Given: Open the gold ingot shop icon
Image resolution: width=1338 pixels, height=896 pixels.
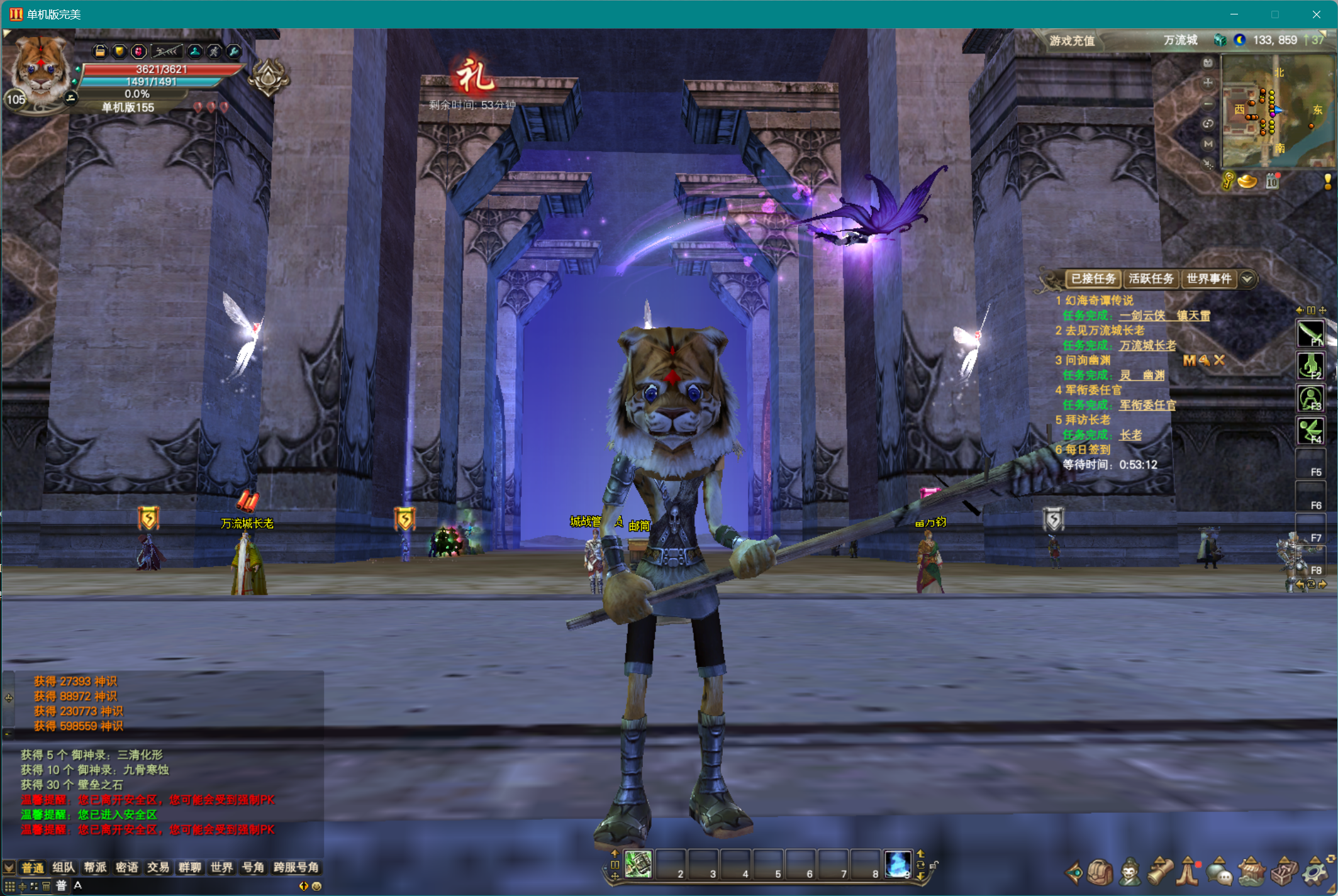Looking at the screenshot, I should click(x=1247, y=182).
